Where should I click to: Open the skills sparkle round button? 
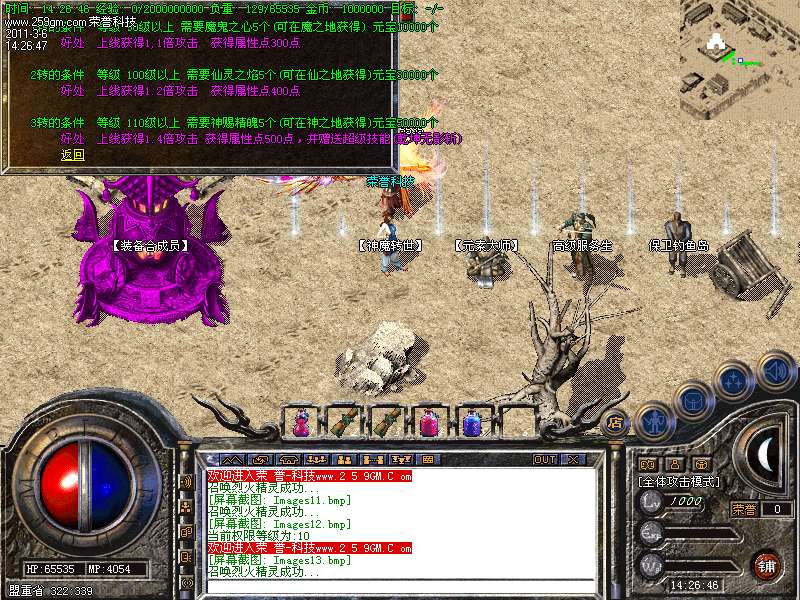(735, 380)
